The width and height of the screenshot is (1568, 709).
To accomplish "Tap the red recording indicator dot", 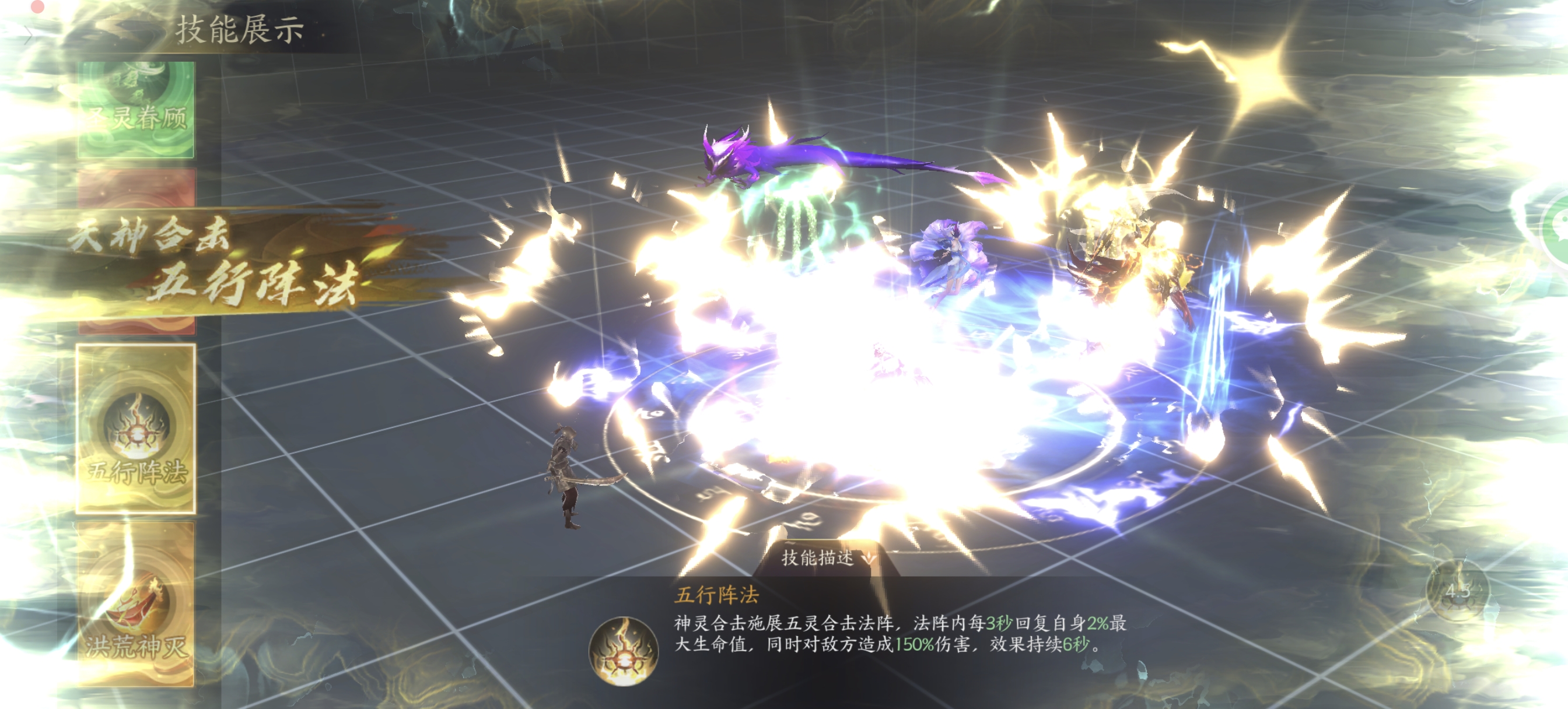I will 37,6.
